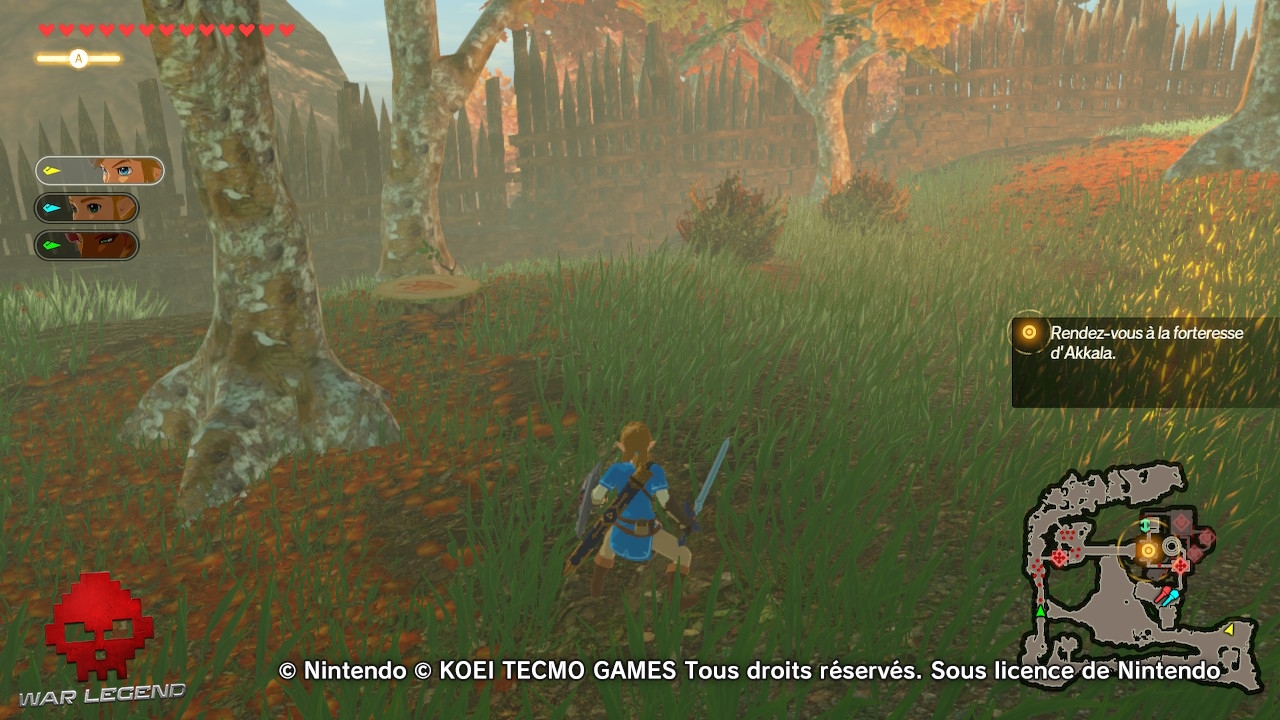Image resolution: width=1280 pixels, height=720 pixels.
Task: Select the green triangle marker on the minimap
Action: click(1040, 611)
